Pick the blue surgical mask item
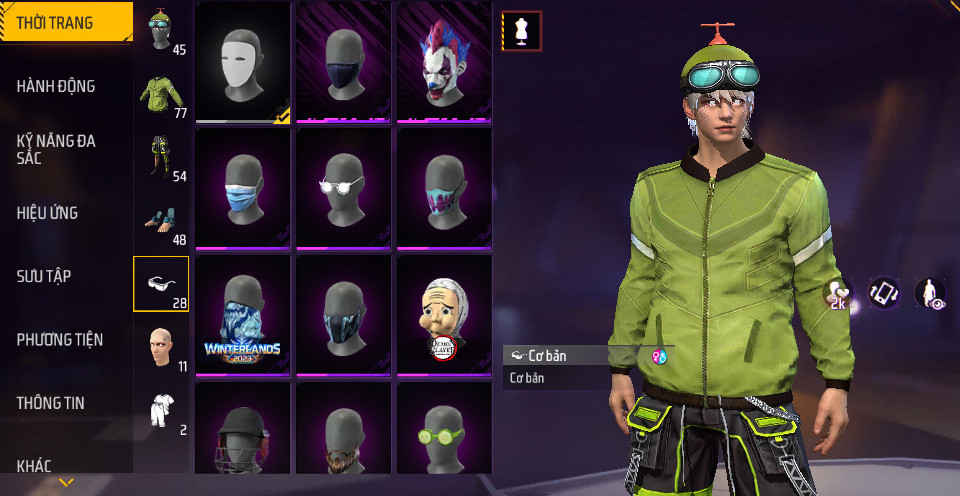Image resolution: width=960 pixels, height=496 pixels. tap(243, 189)
